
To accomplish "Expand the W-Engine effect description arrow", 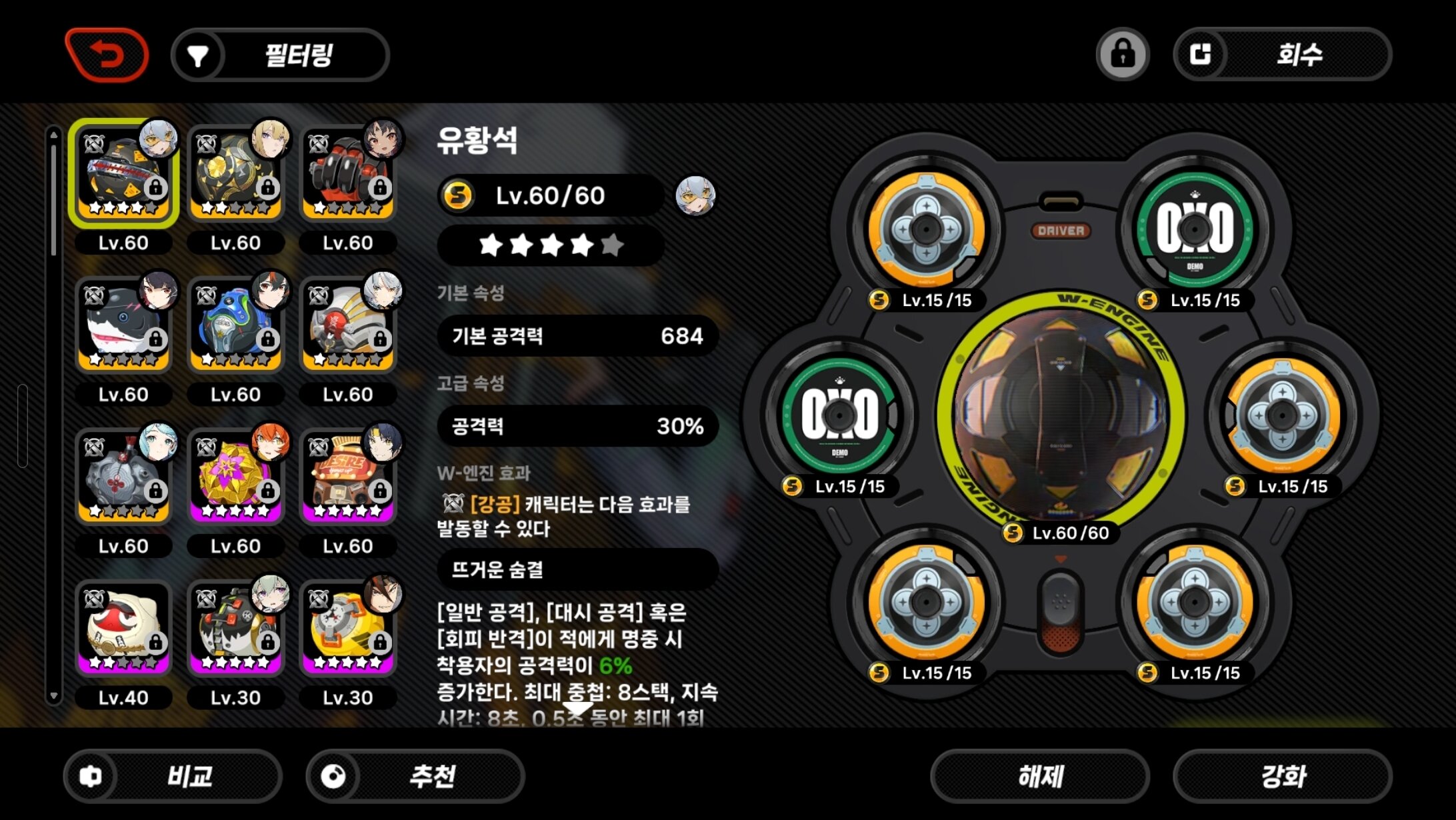I will tap(577, 708).
